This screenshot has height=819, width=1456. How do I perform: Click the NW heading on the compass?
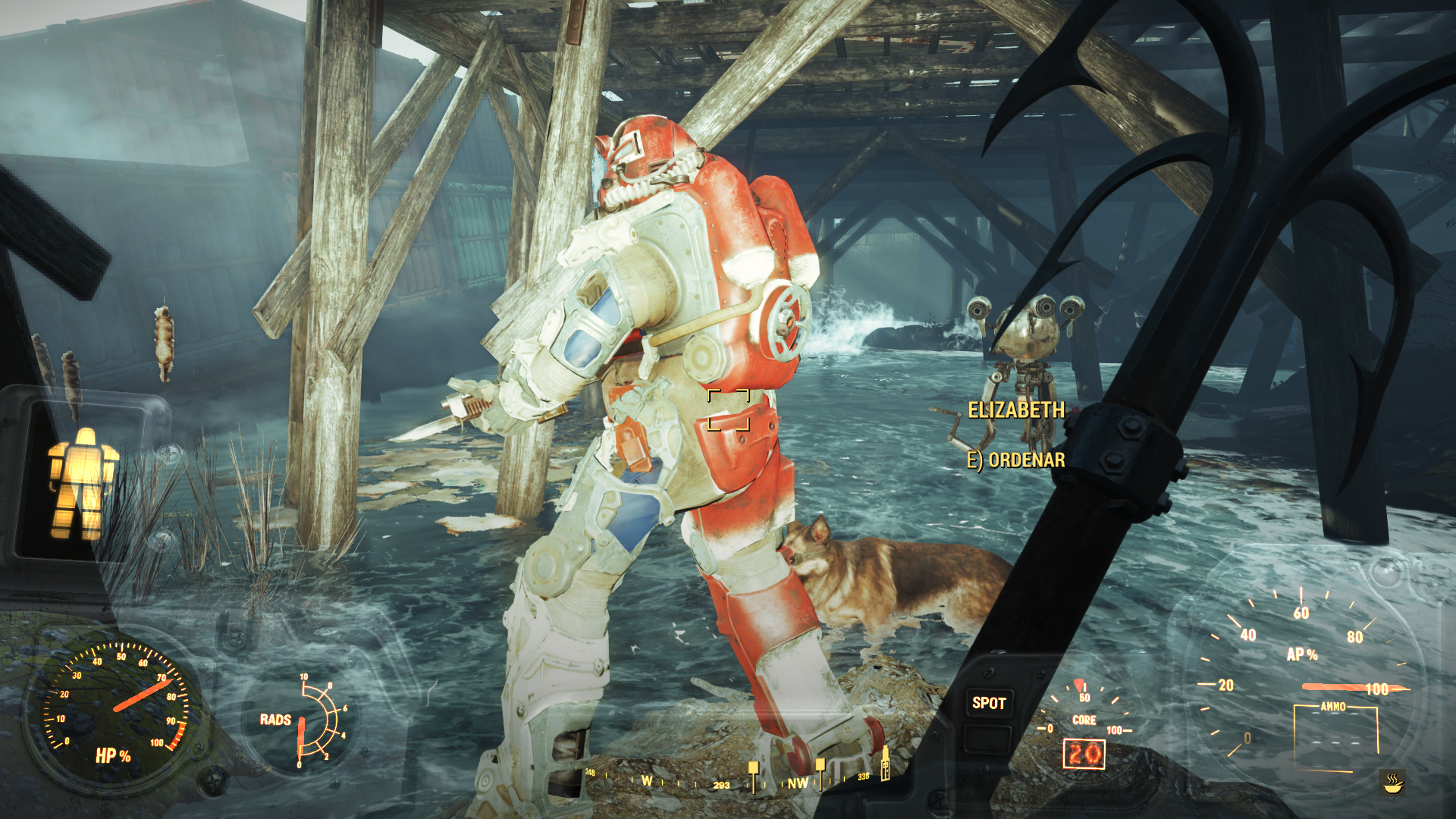797,783
